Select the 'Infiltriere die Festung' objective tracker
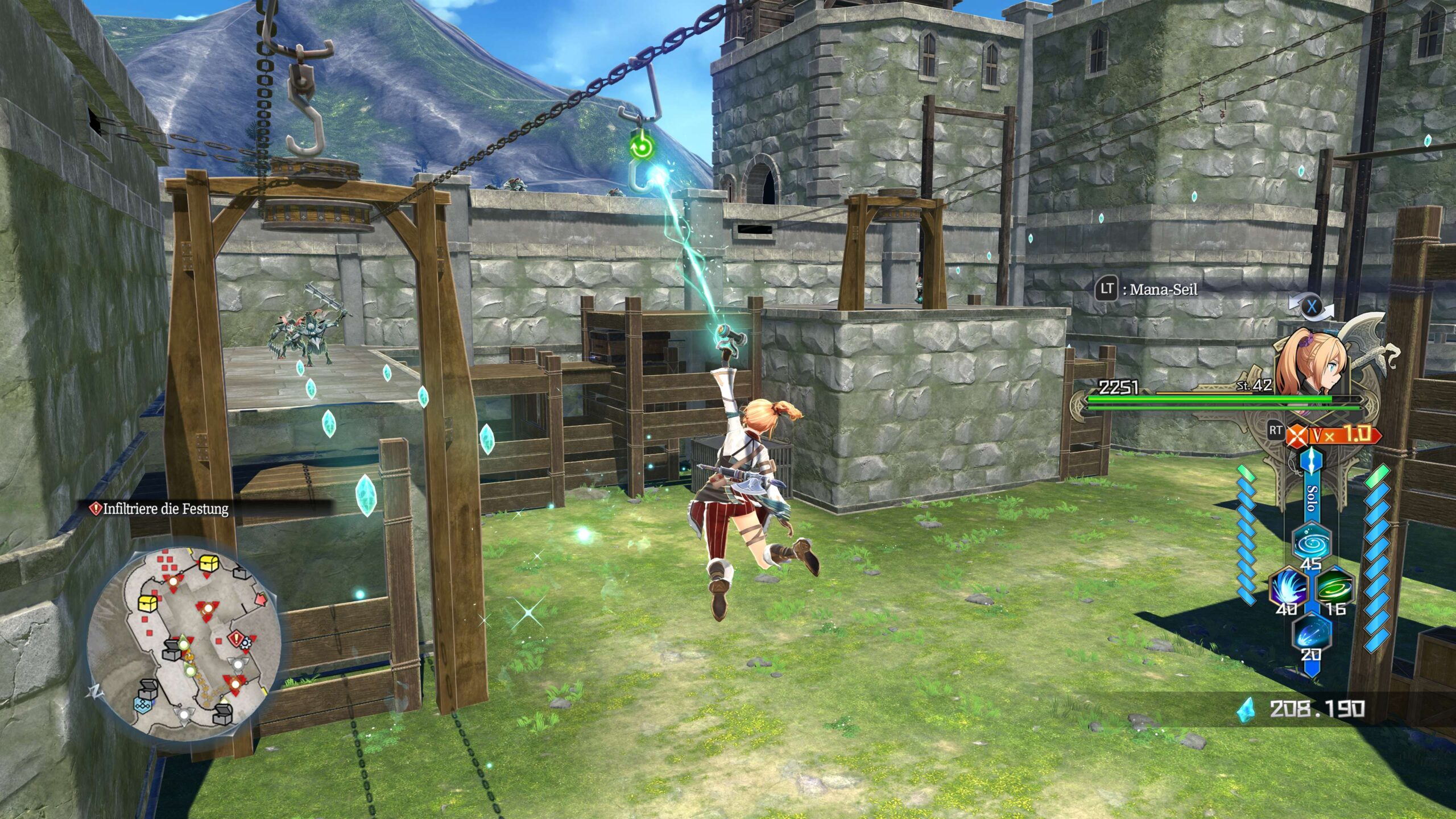The image size is (1456, 819). [x=165, y=508]
